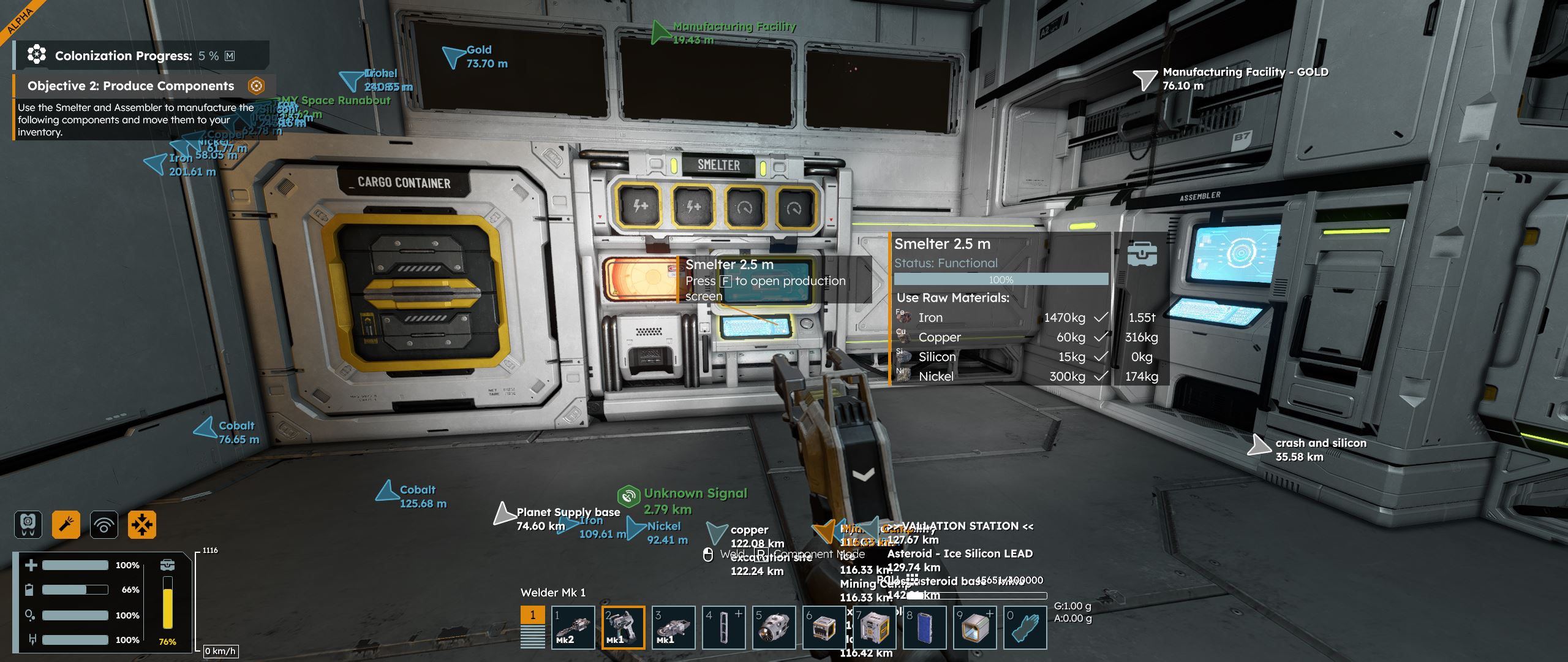
Task: Select the tall frame block in slot 4
Action: point(723,627)
